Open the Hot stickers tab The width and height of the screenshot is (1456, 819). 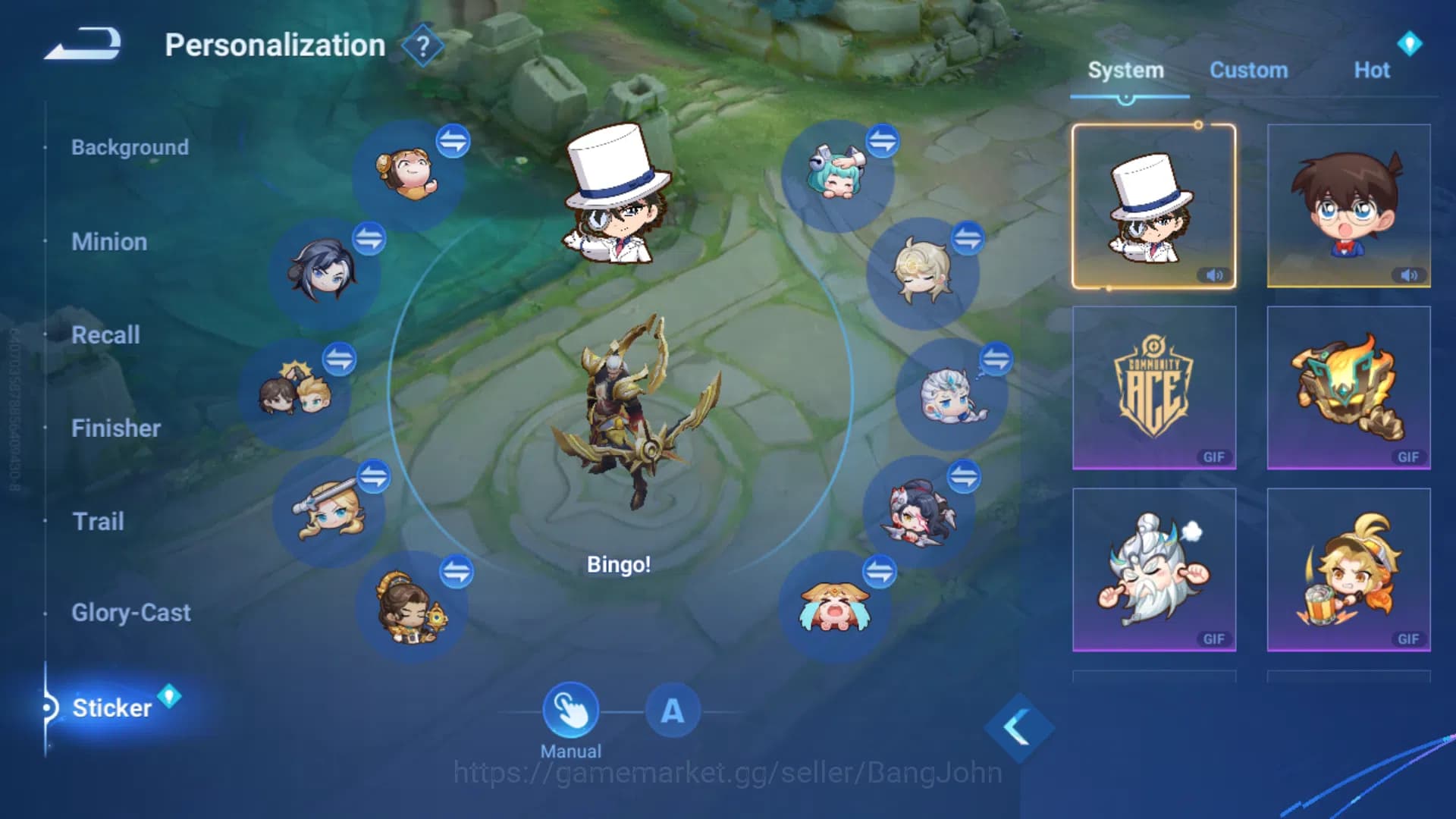[1371, 71]
